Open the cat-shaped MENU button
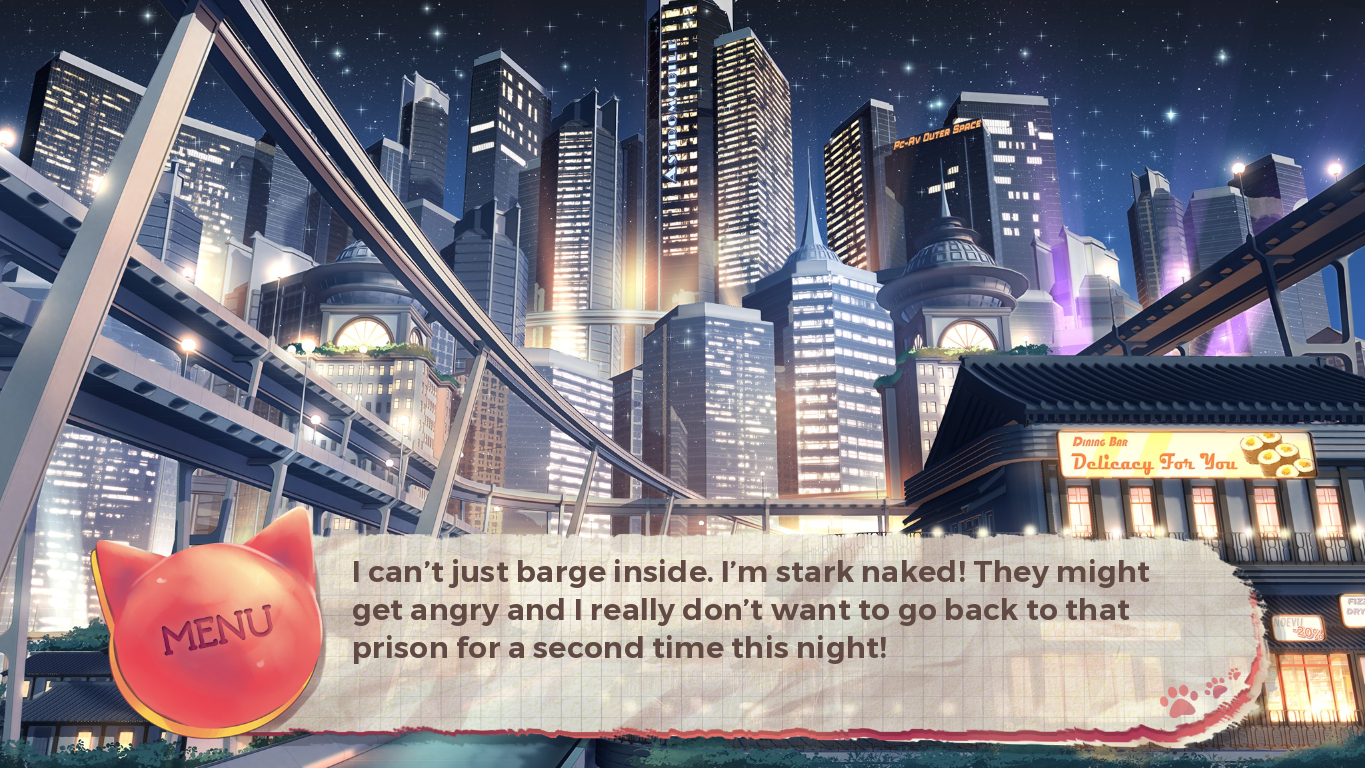Screen dimensions: 1365x768 [214, 627]
